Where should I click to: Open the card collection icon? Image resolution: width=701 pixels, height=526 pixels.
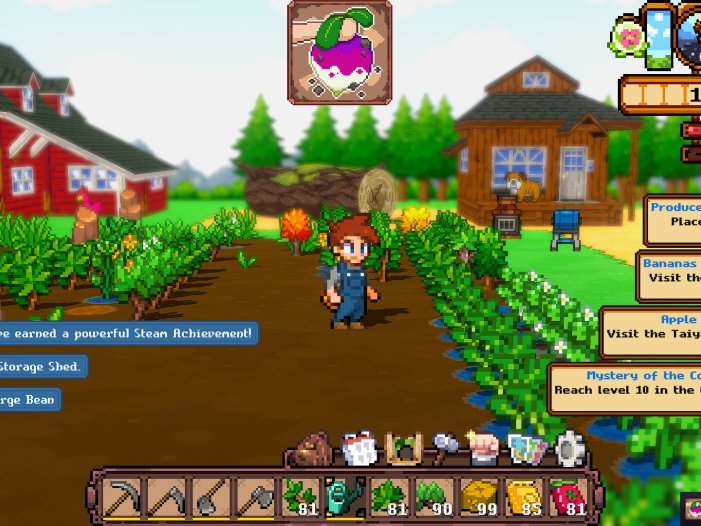tap(527, 449)
